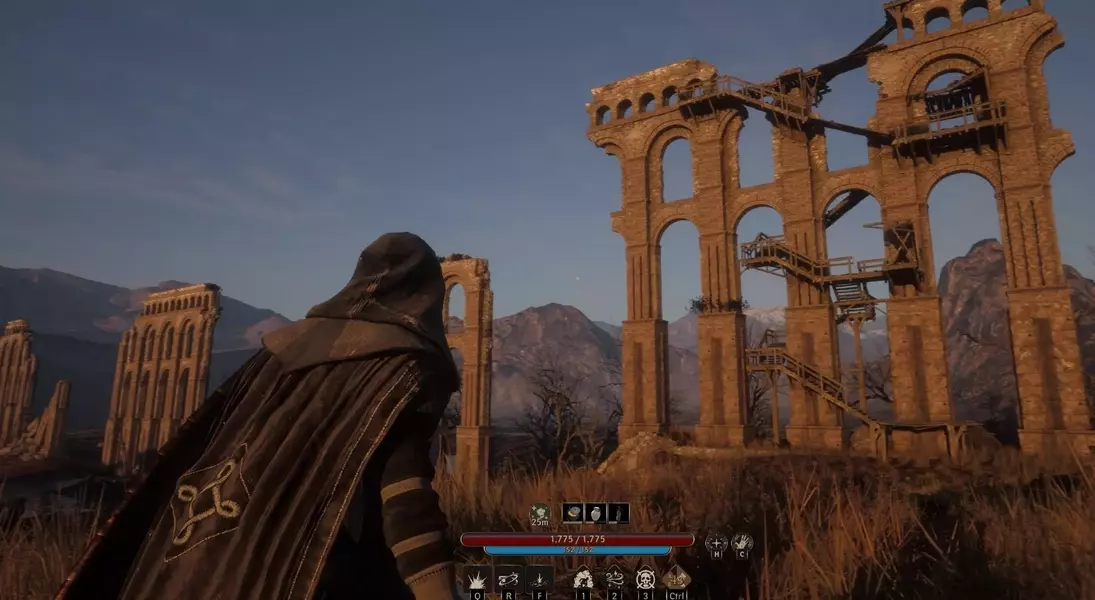Pick the dark bottle item slot
1095x600 pixels.
618,512
